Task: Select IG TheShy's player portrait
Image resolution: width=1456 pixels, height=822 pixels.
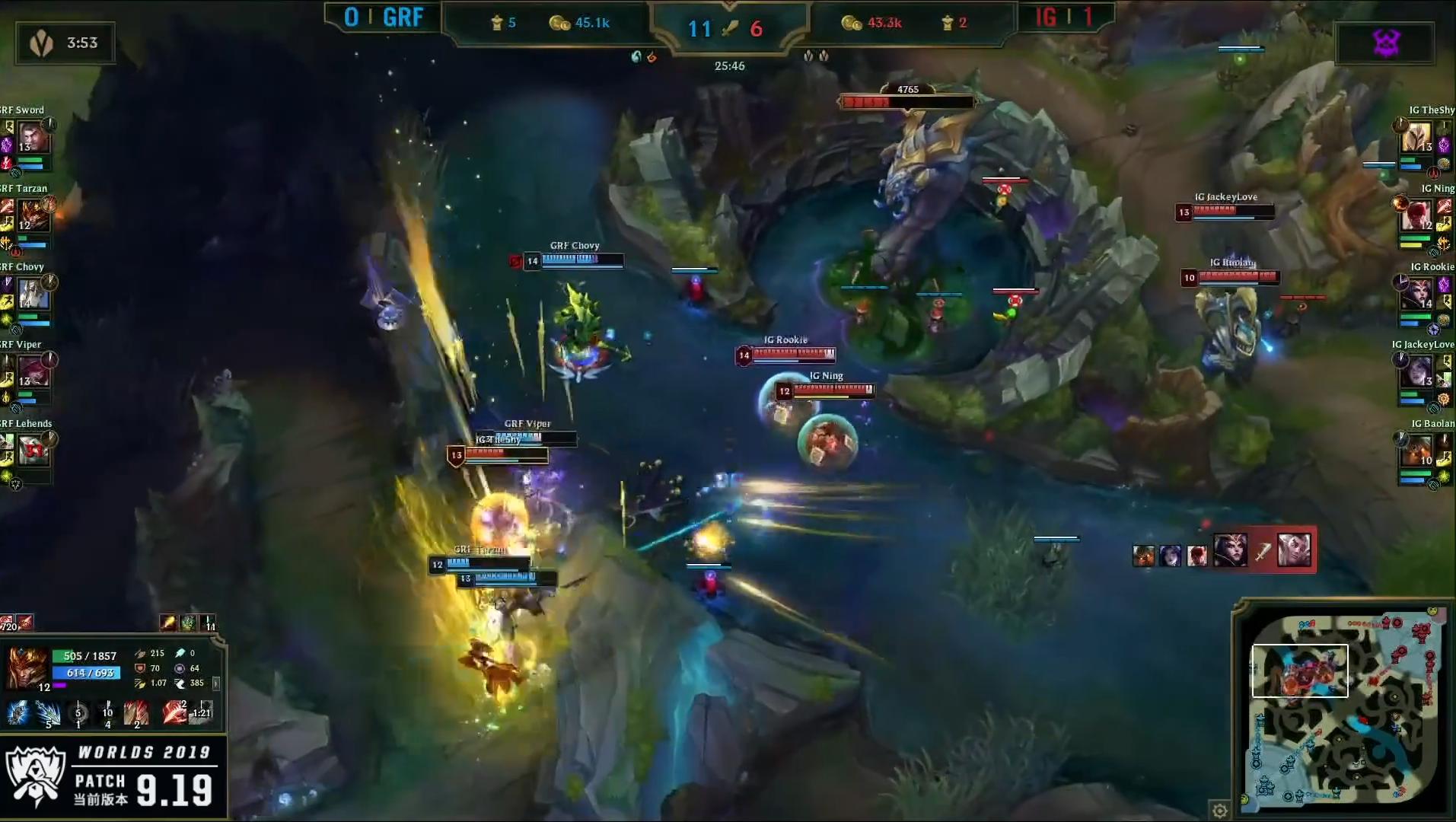Action: [x=1418, y=138]
